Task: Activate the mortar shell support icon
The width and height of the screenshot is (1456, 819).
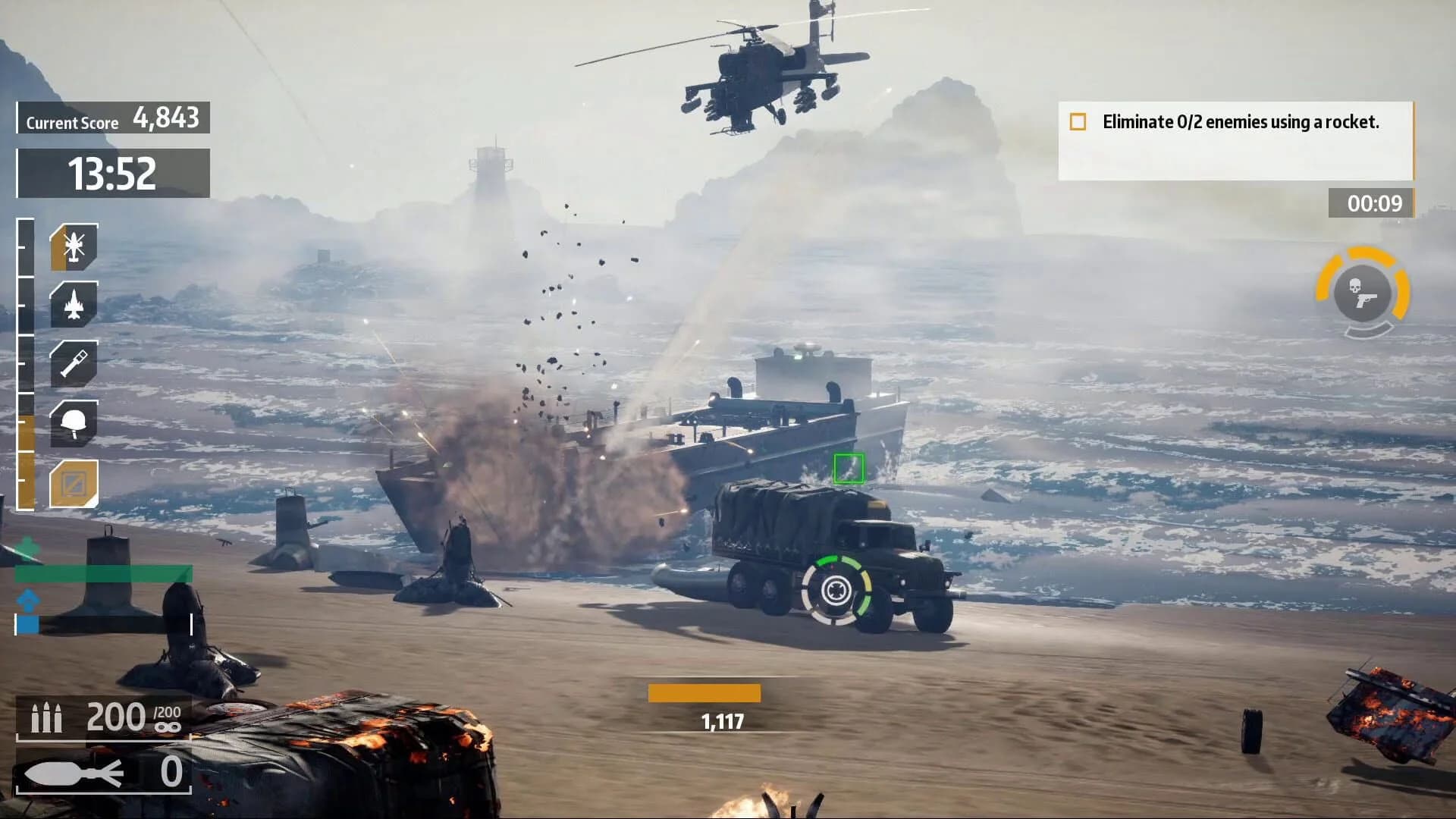Action: tap(74, 362)
